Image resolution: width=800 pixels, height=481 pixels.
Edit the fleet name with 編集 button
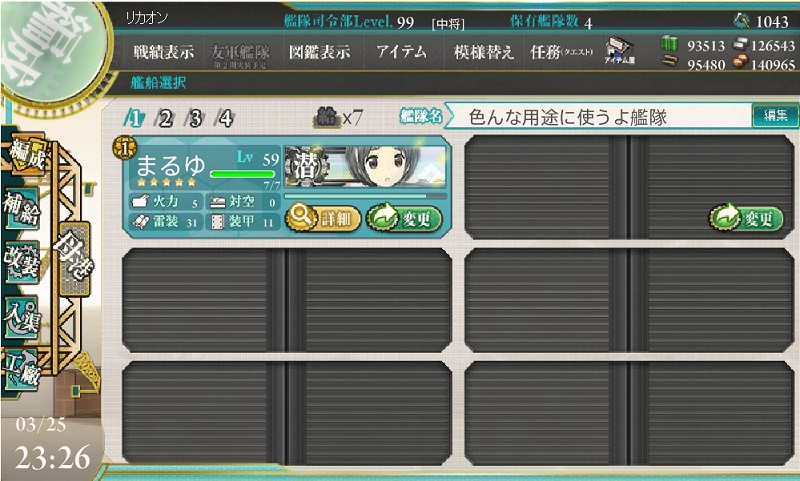pyautogui.click(x=775, y=117)
